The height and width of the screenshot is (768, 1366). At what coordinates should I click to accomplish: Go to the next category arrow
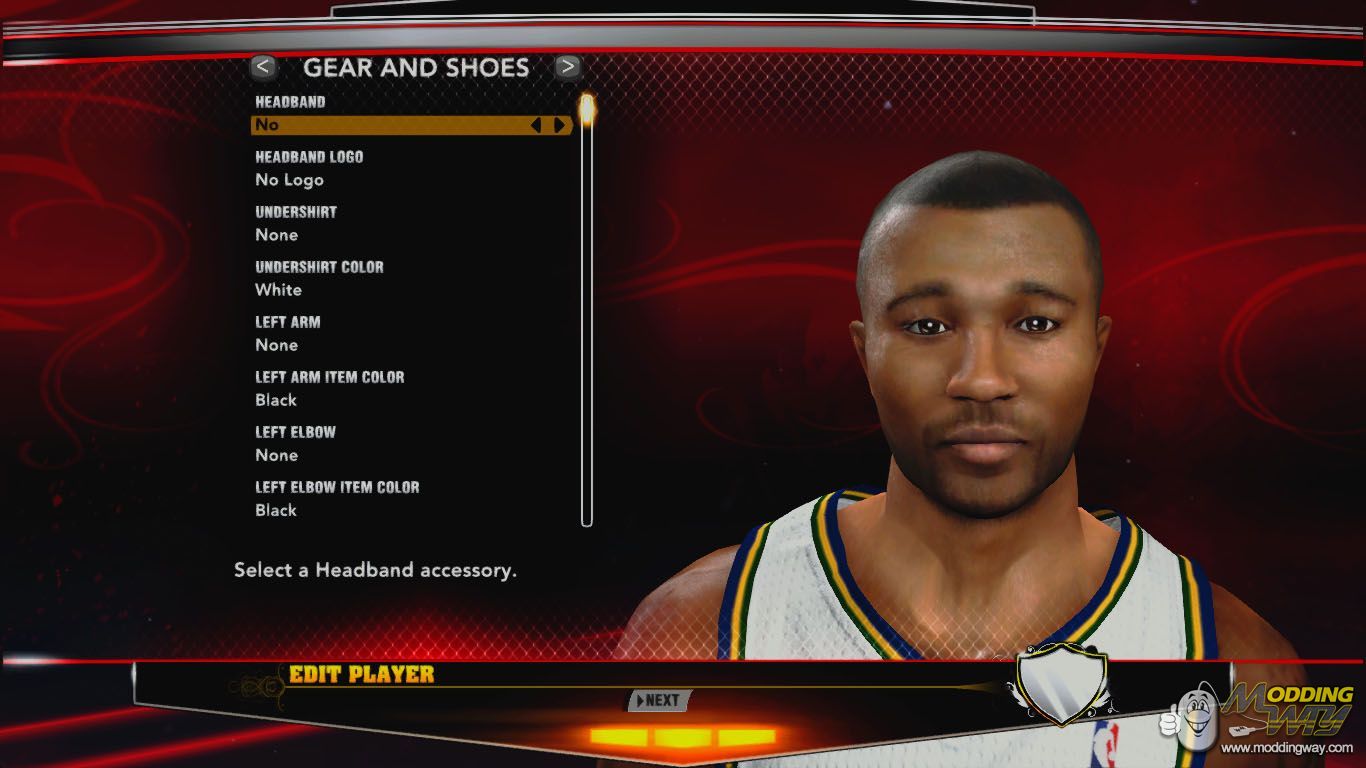coord(568,67)
